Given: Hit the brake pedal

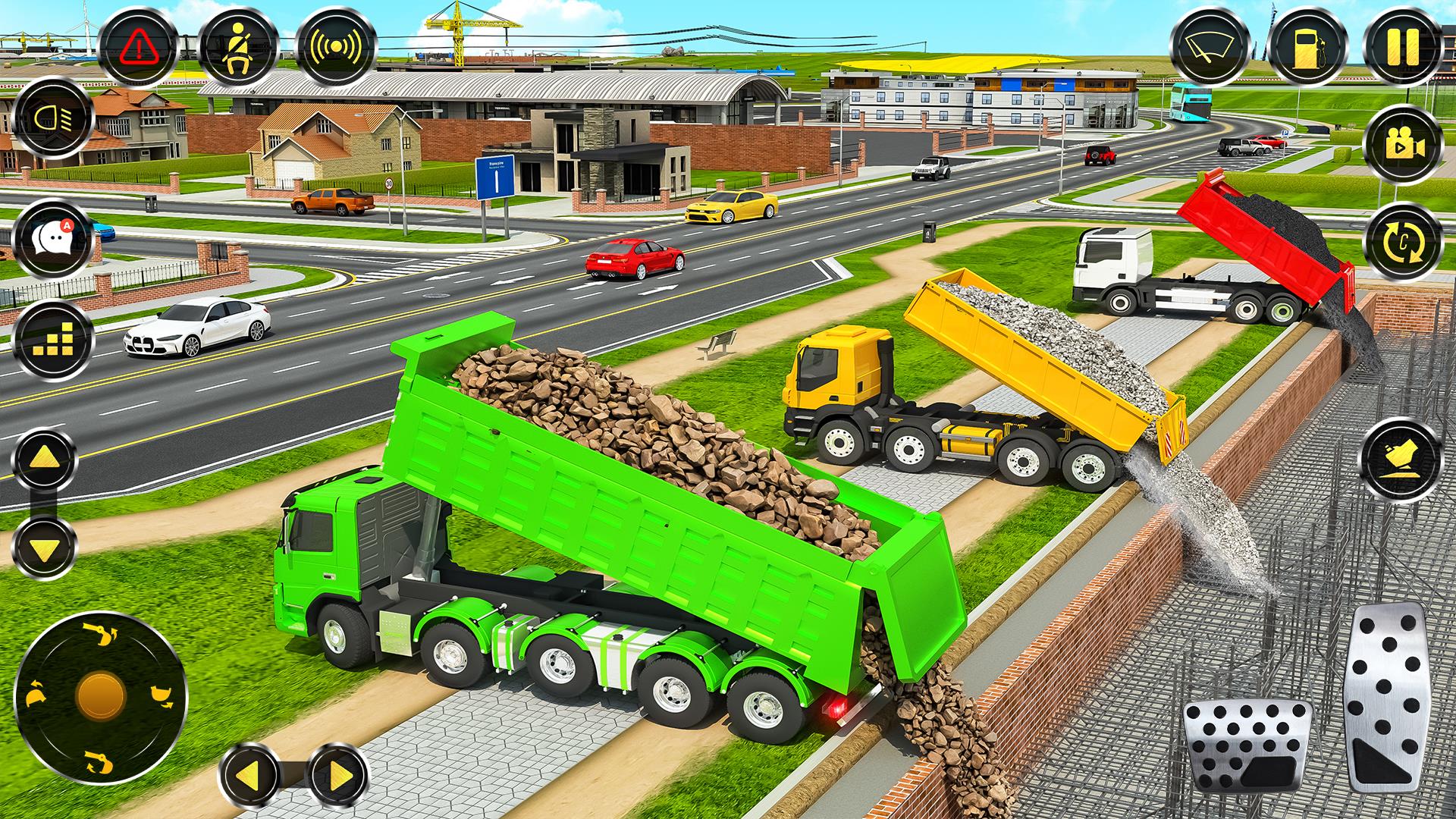Looking at the screenshot, I should click(x=1247, y=747).
